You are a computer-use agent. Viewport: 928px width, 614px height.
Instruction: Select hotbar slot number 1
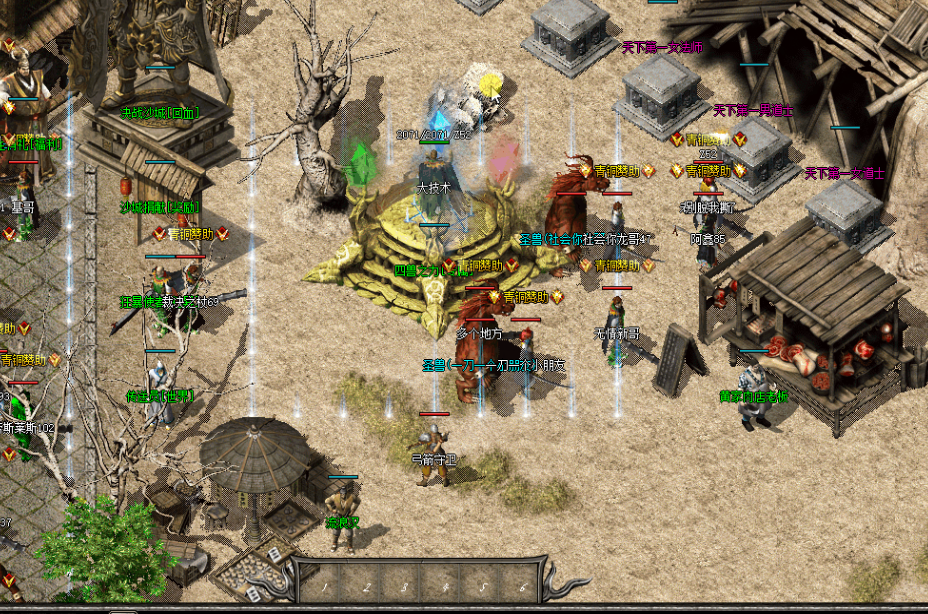(x=324, y=583)
